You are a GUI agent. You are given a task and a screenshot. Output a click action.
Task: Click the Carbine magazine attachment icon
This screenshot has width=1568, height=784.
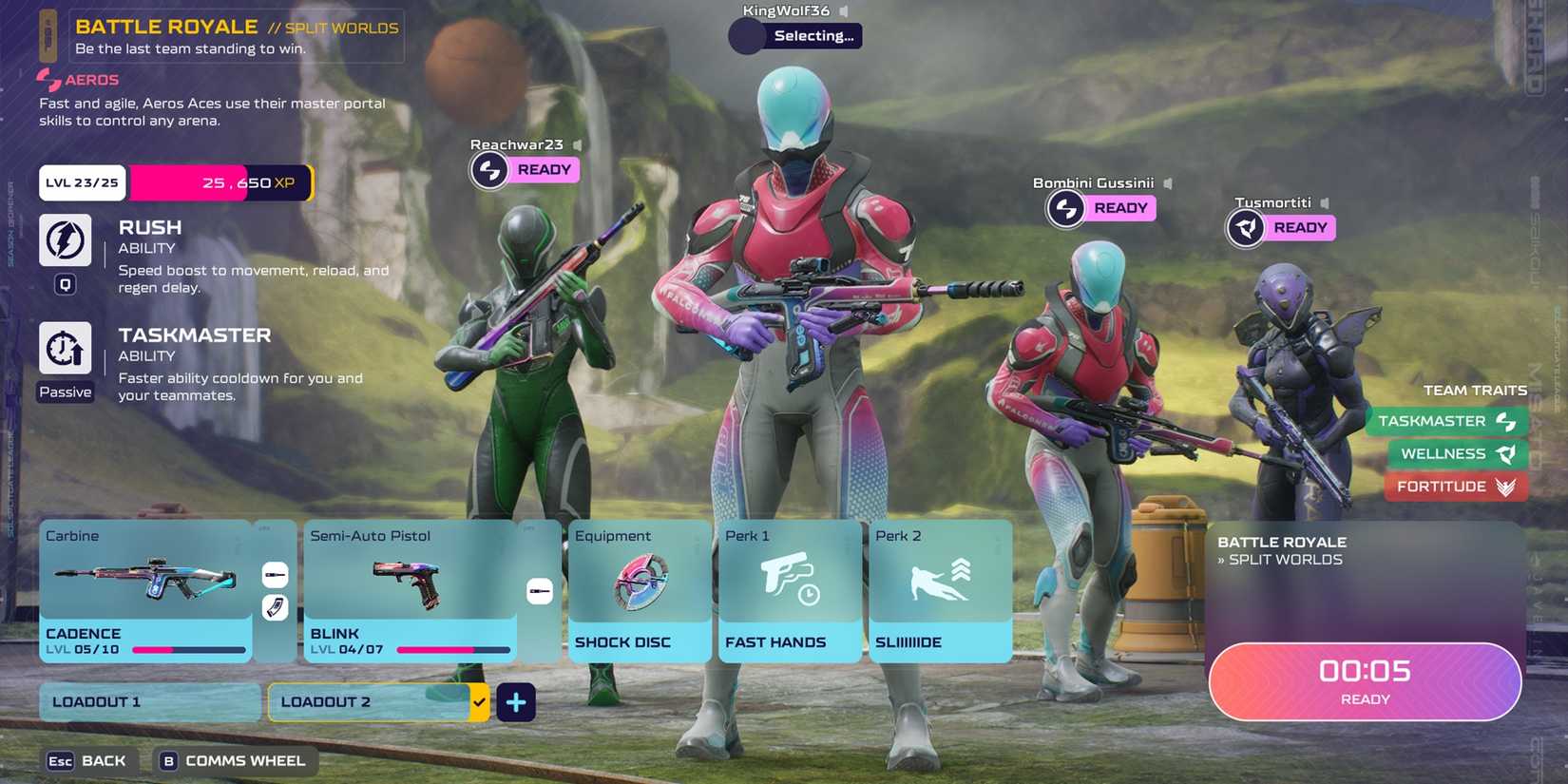pos(275,608)
